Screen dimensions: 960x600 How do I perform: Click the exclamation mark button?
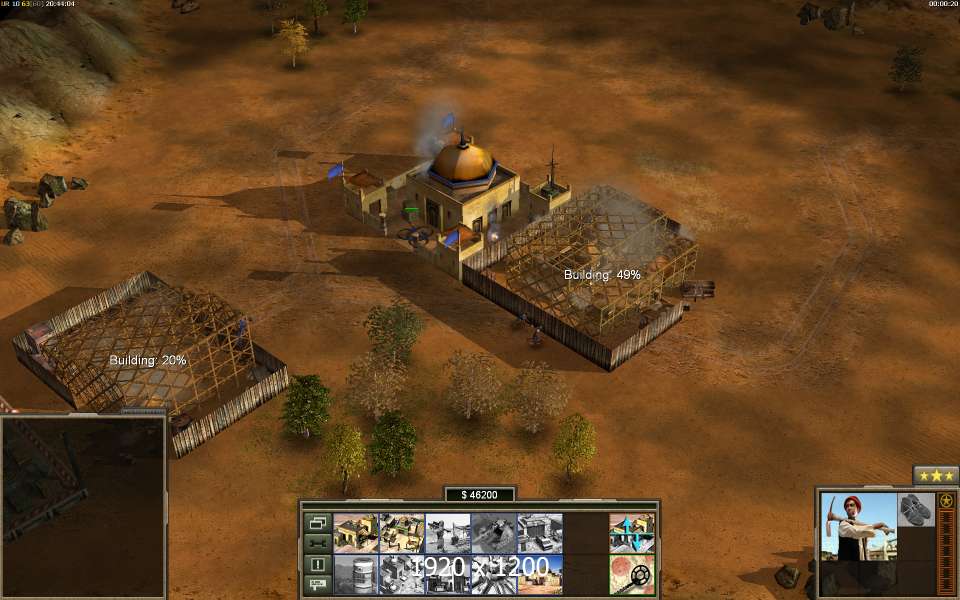317,564
